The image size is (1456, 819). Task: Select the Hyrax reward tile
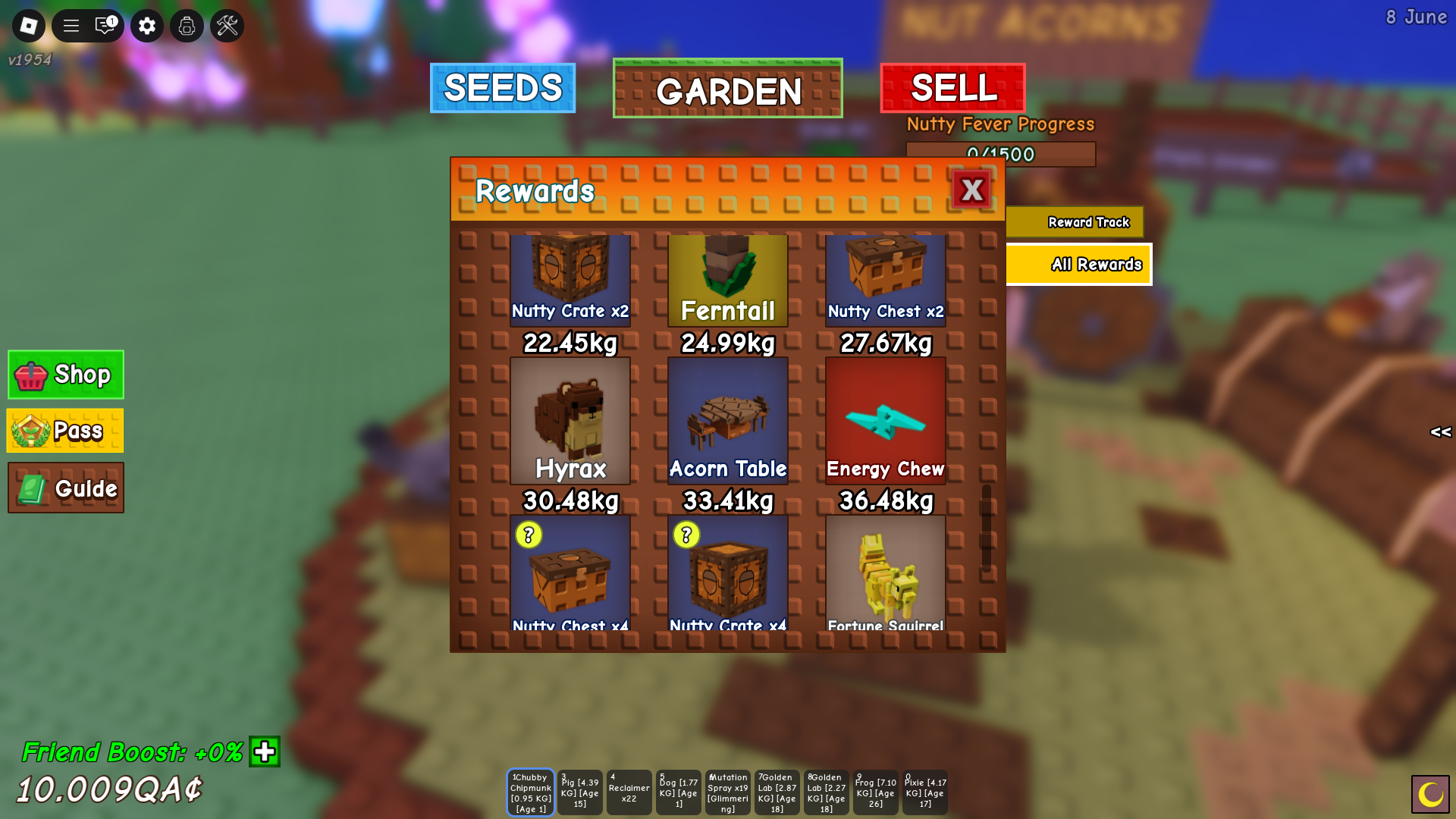point(570,421)
